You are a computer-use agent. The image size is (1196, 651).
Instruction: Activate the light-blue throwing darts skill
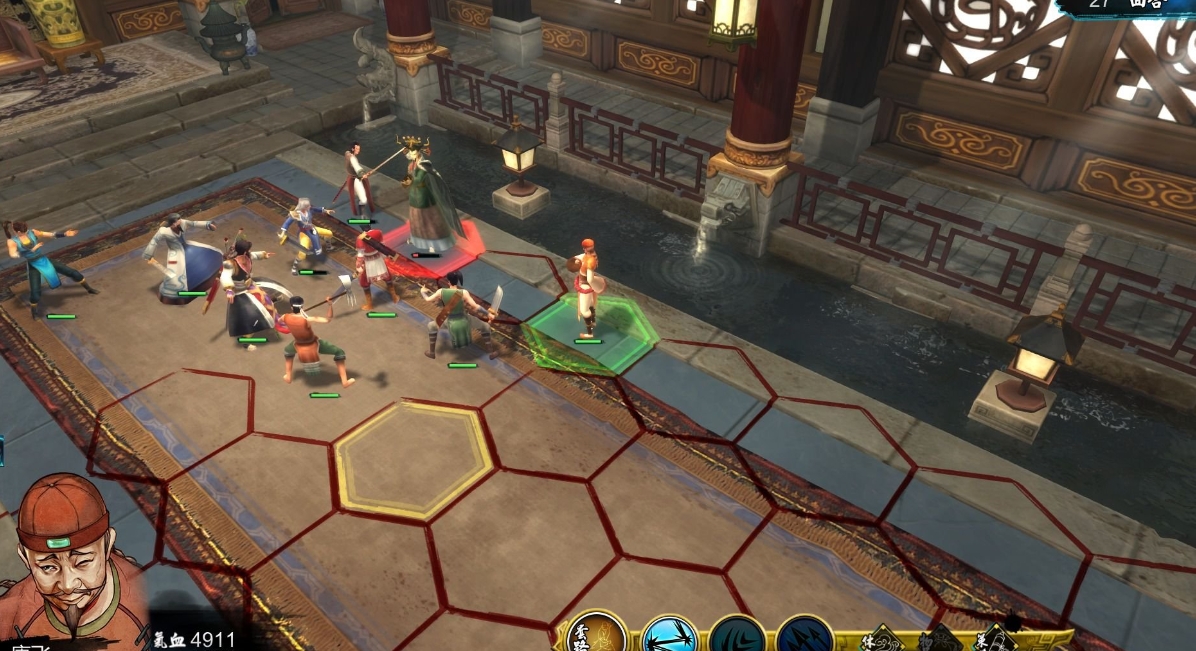[x=669, y=636]
